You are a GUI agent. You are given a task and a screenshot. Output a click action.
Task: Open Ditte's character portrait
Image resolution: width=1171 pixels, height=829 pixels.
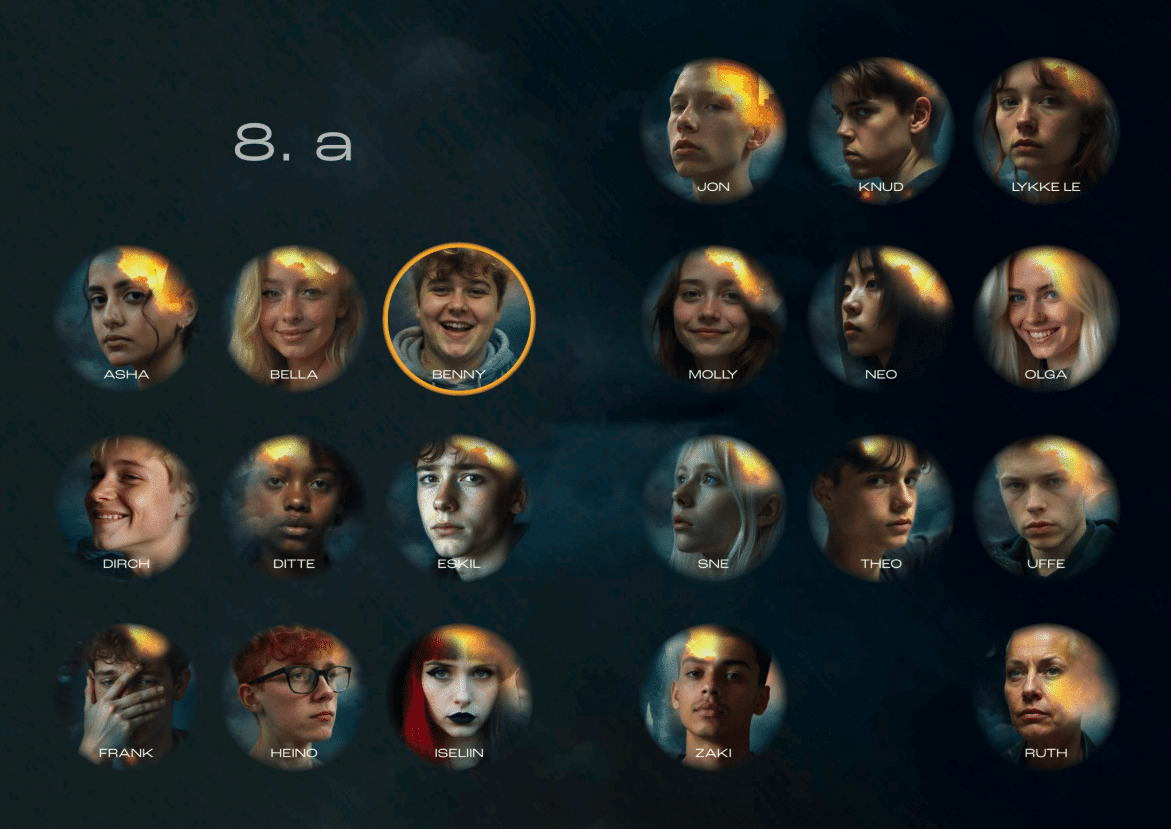294,505
